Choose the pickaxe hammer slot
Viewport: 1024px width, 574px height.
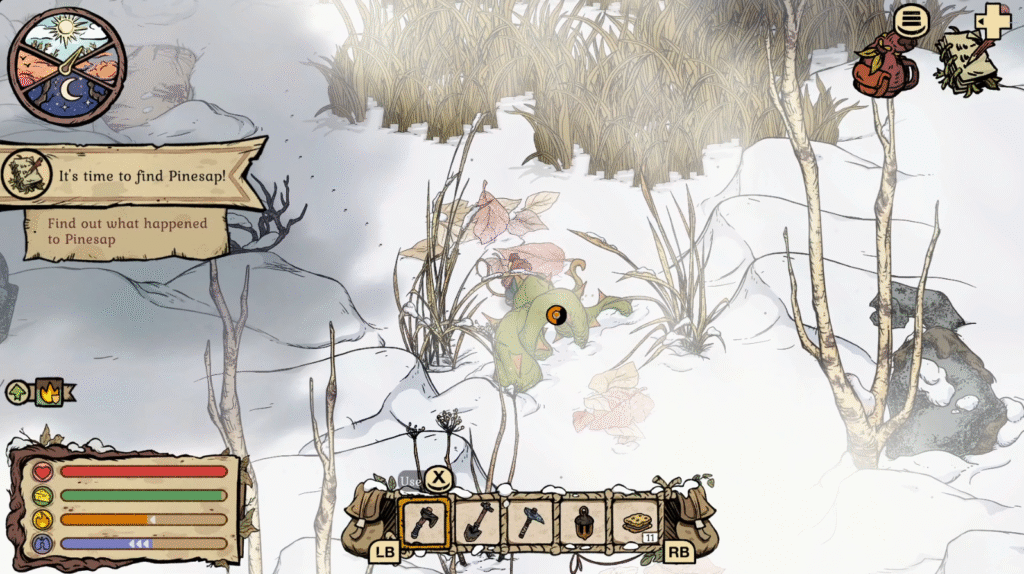pyautogui.click(x=529, y=522)
